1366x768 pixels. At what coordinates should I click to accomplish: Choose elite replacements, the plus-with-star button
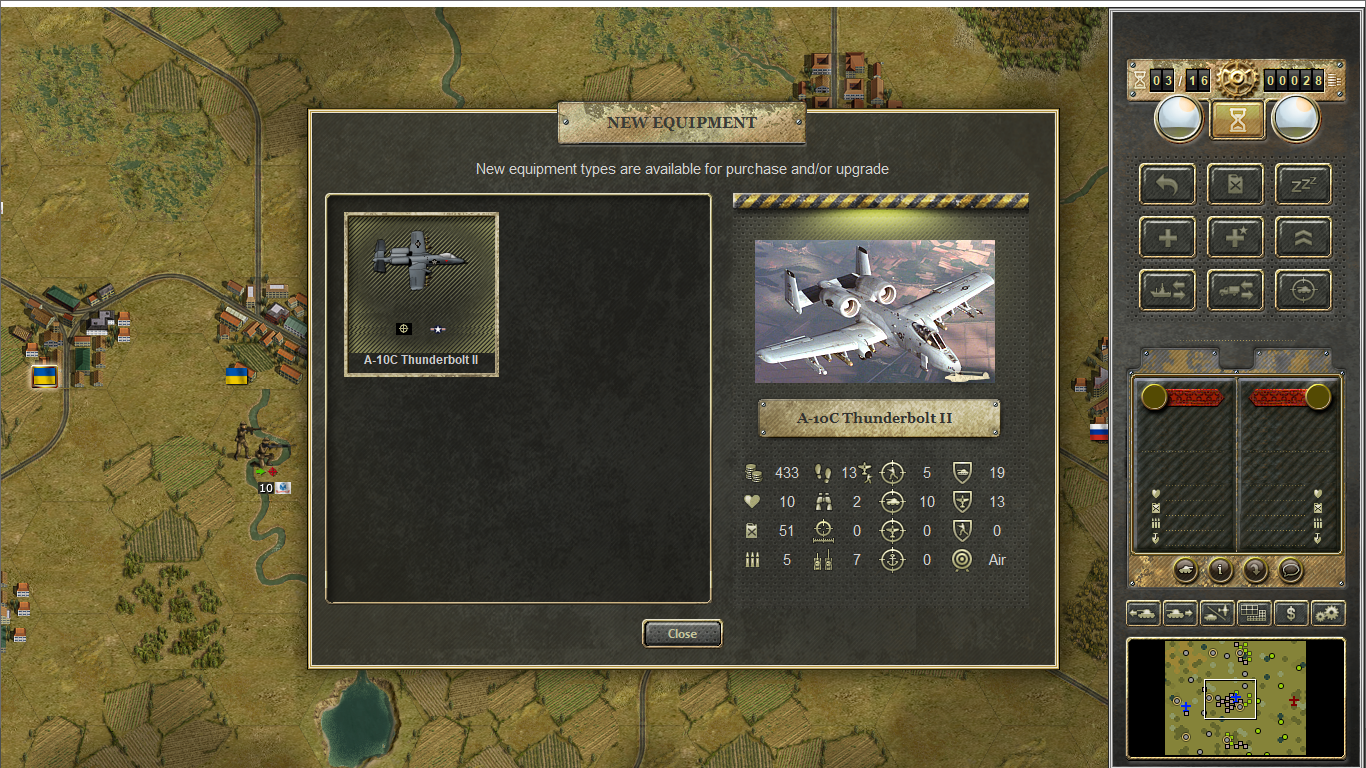(1235, 237)
